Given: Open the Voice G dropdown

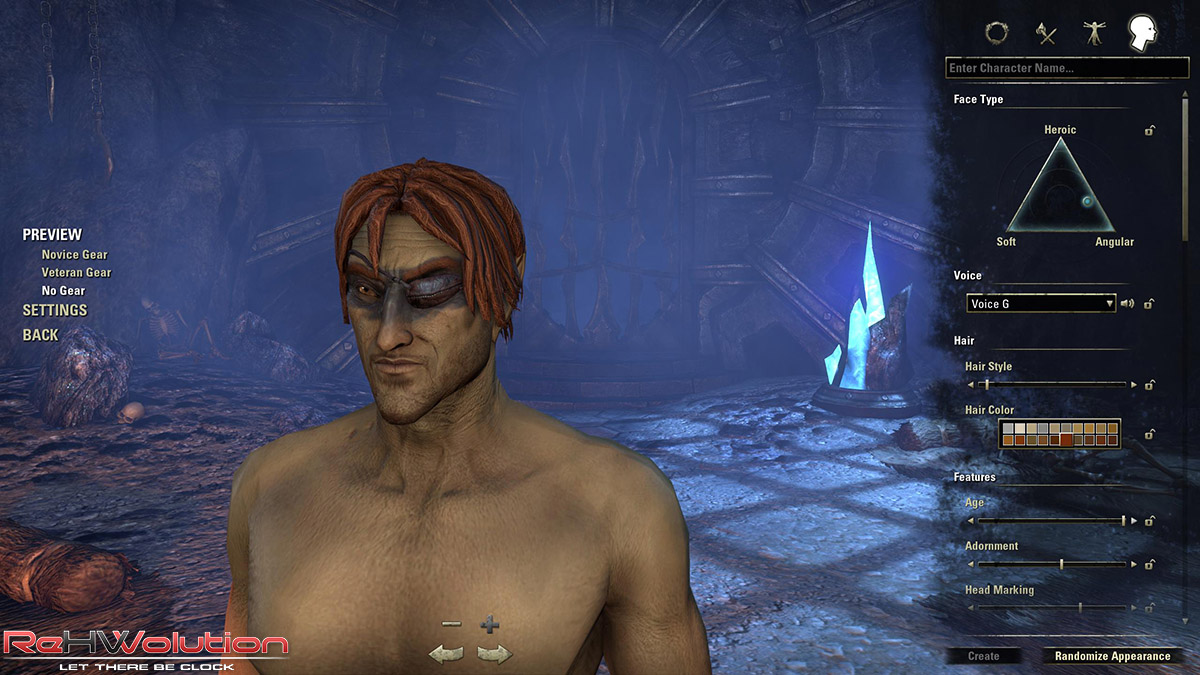Looking at the screenshot, I should (1040, 303).
